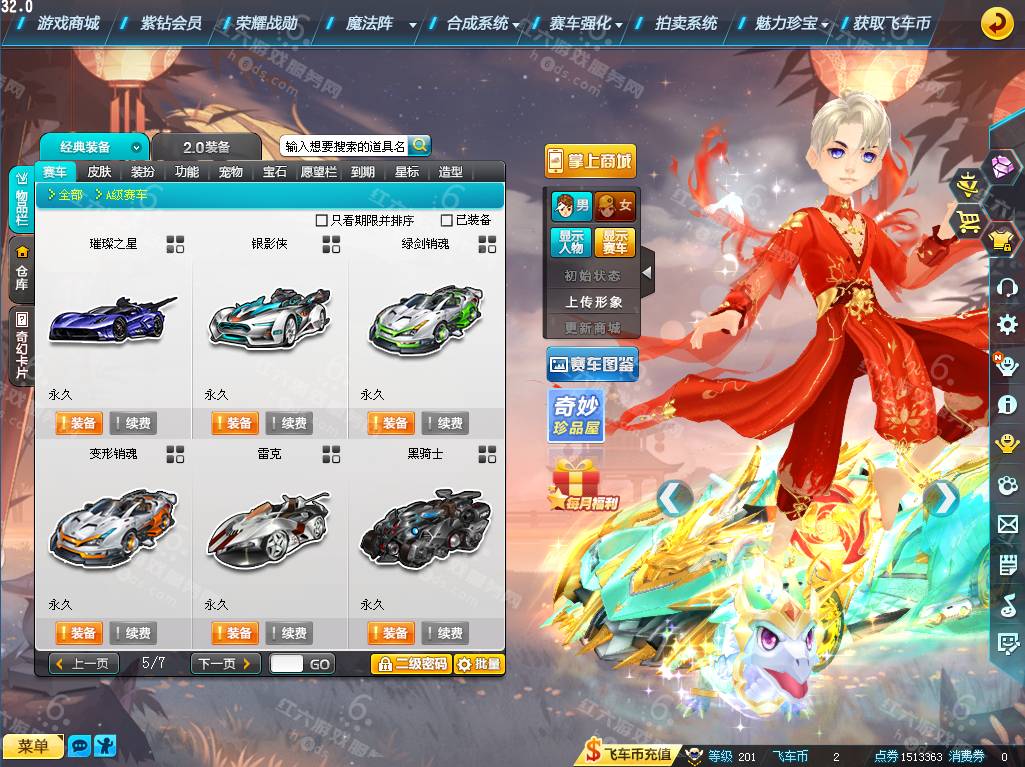Open the 菜单 menu button

click(32, 746)
